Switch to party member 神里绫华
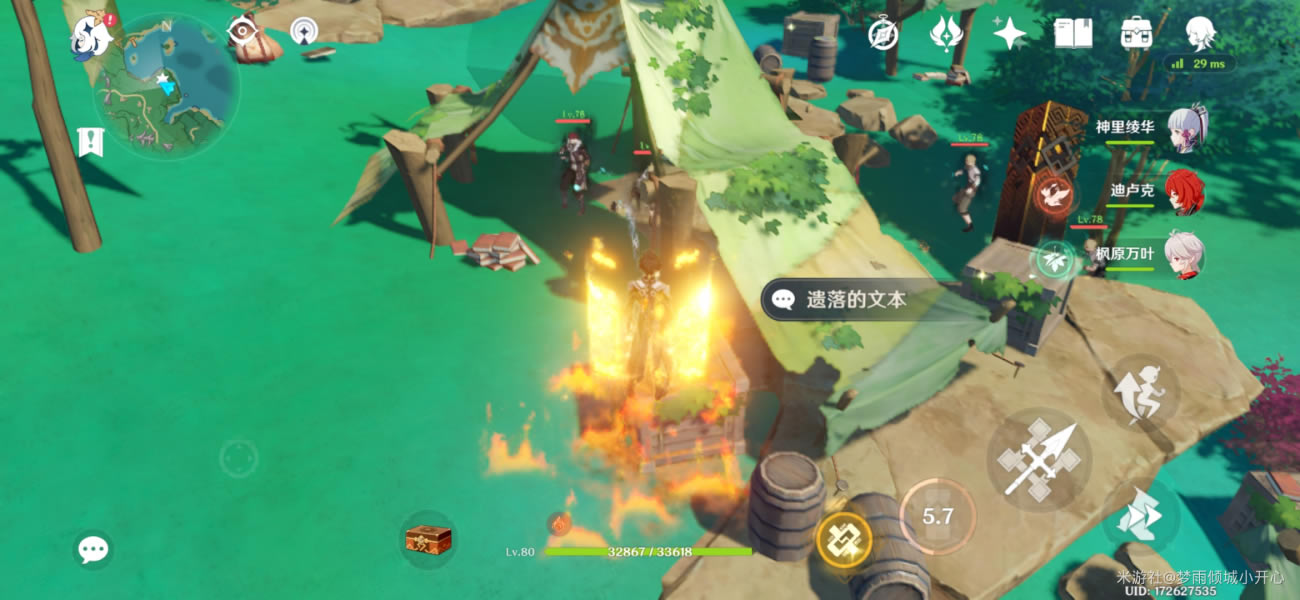The width and height of the screenshot is (1300, 600). (1185, 129)
